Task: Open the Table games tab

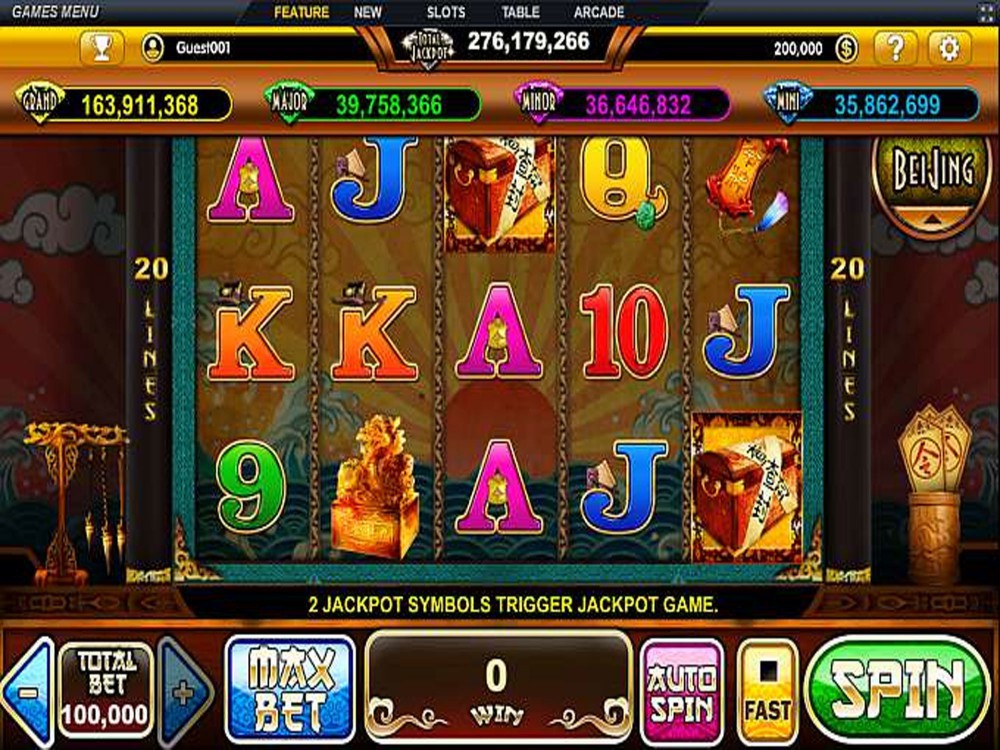Action: 520,12
